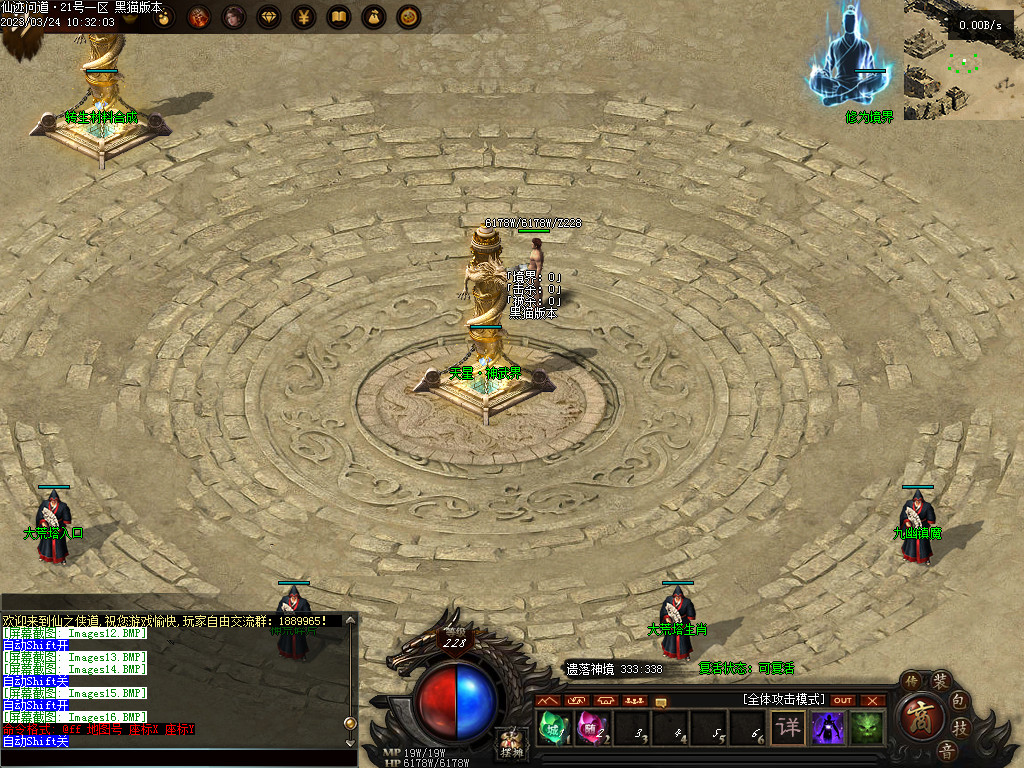This screenshot has width=1024, height=768.
Task: Open the minimap in the corner
Action: pos(964,60)
